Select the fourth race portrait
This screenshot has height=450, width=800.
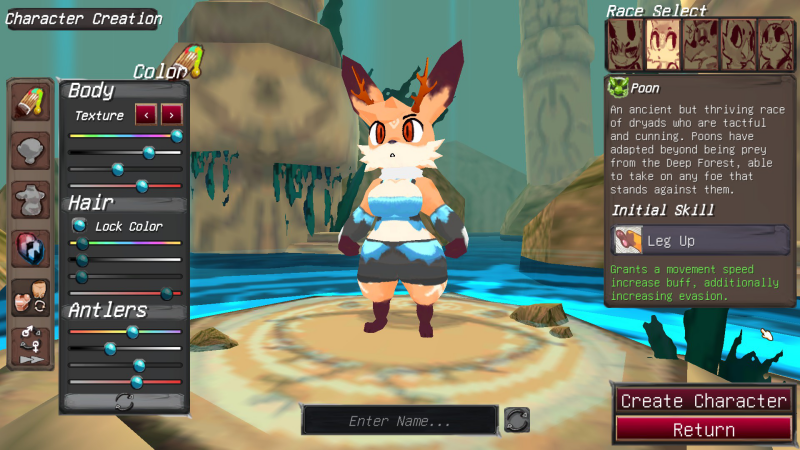738,45
